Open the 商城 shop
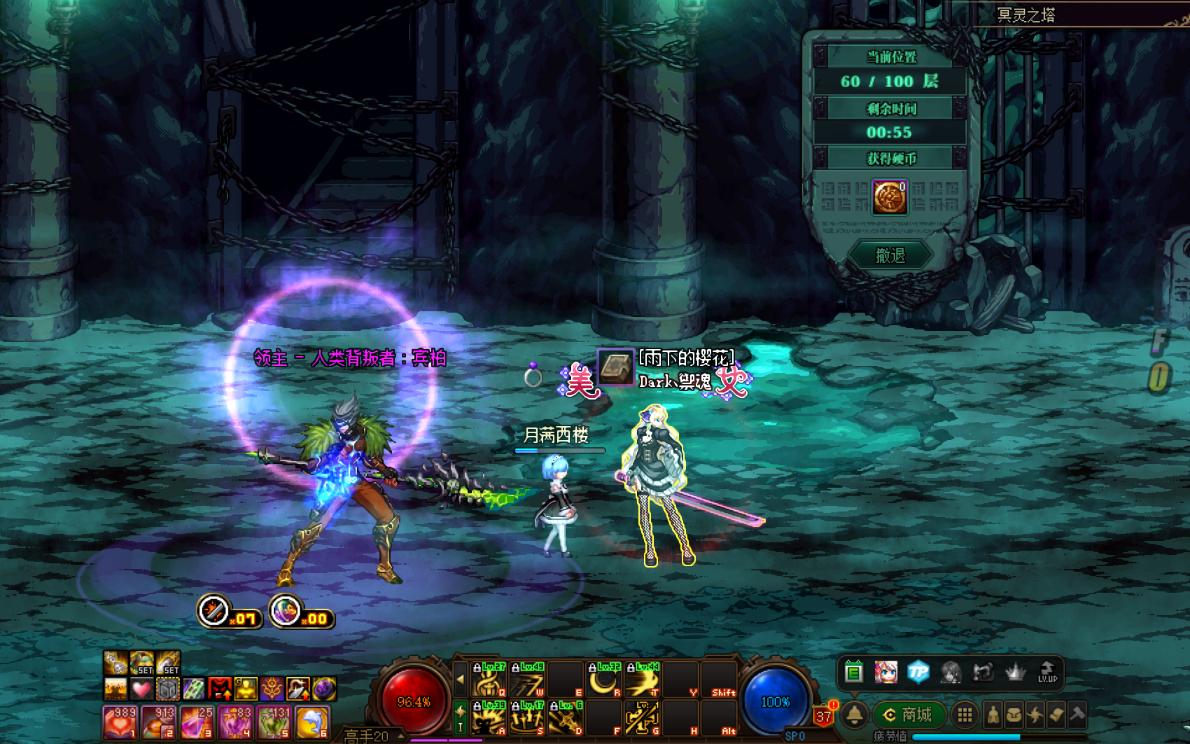 pos(909,714)
